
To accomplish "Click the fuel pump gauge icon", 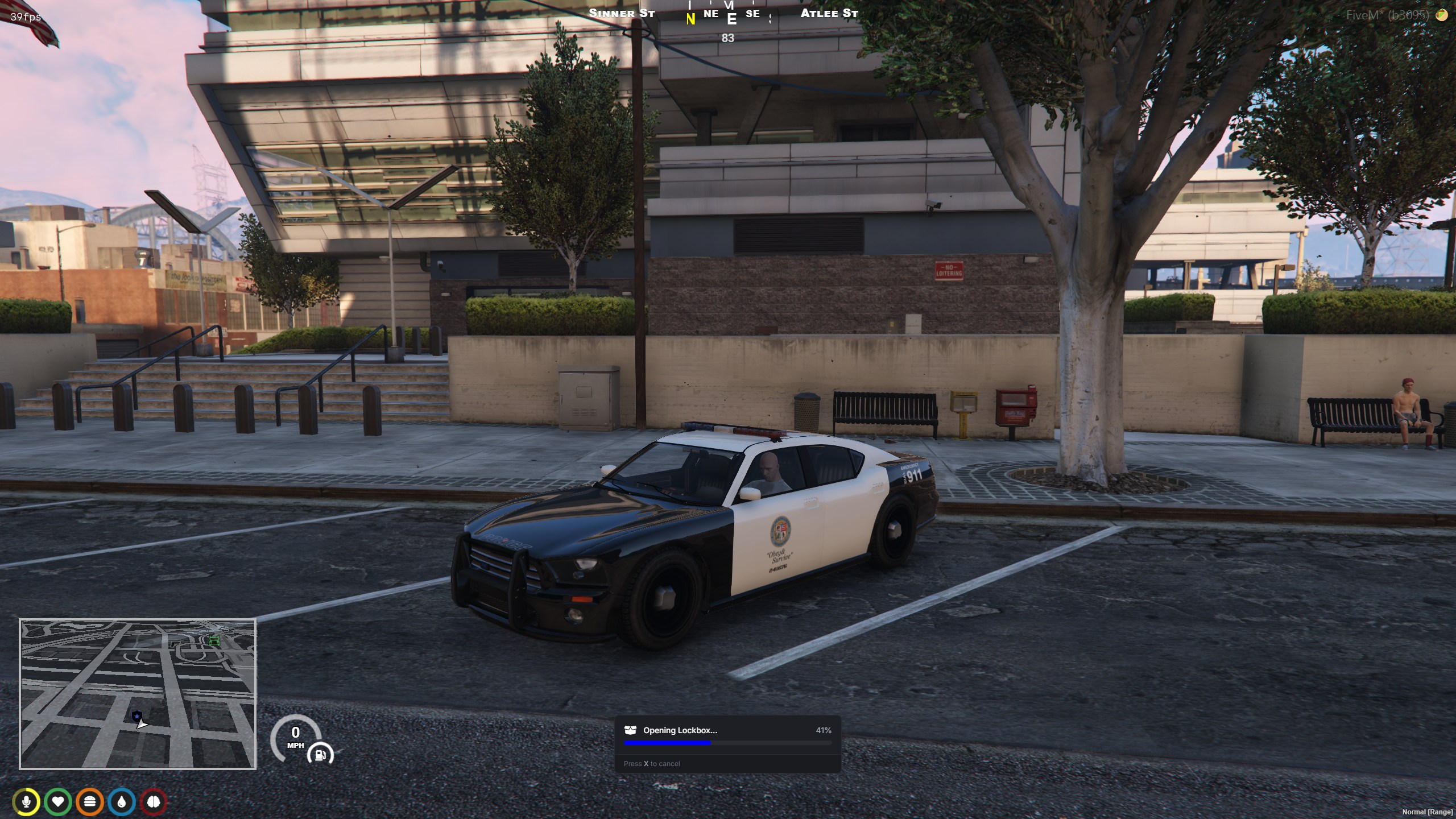I will coord(320,755).
